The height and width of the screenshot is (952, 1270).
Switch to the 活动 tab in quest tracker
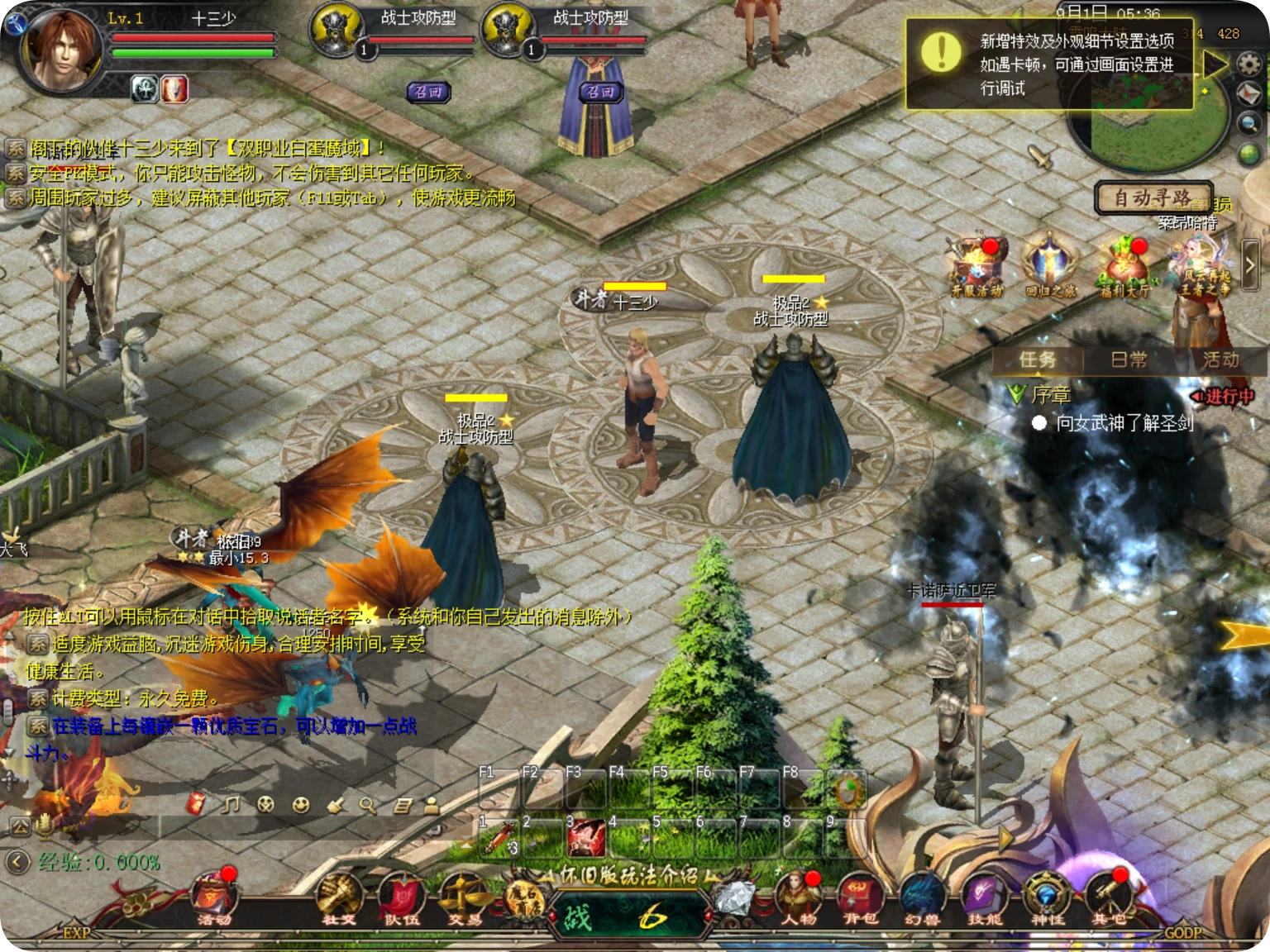click(1220, 359)
